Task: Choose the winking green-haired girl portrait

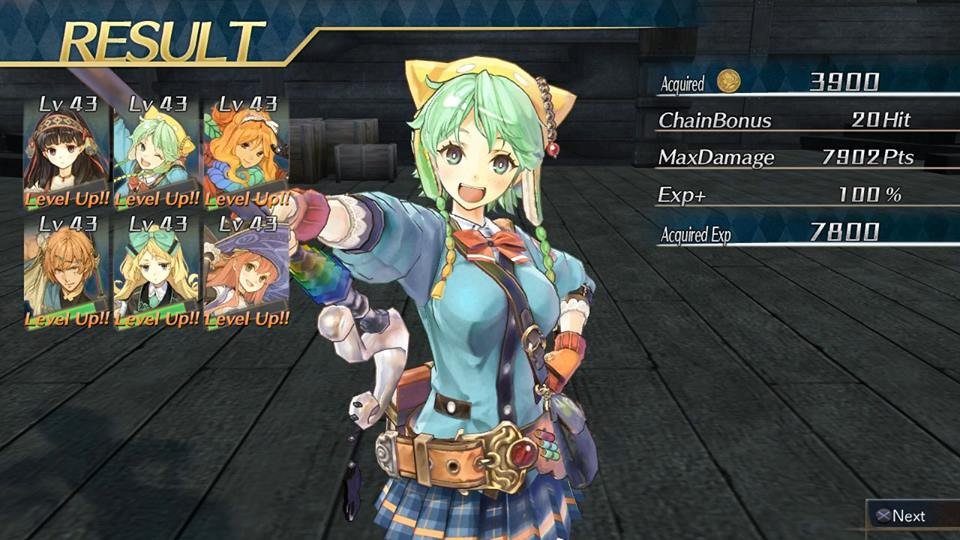Action: 155,150
